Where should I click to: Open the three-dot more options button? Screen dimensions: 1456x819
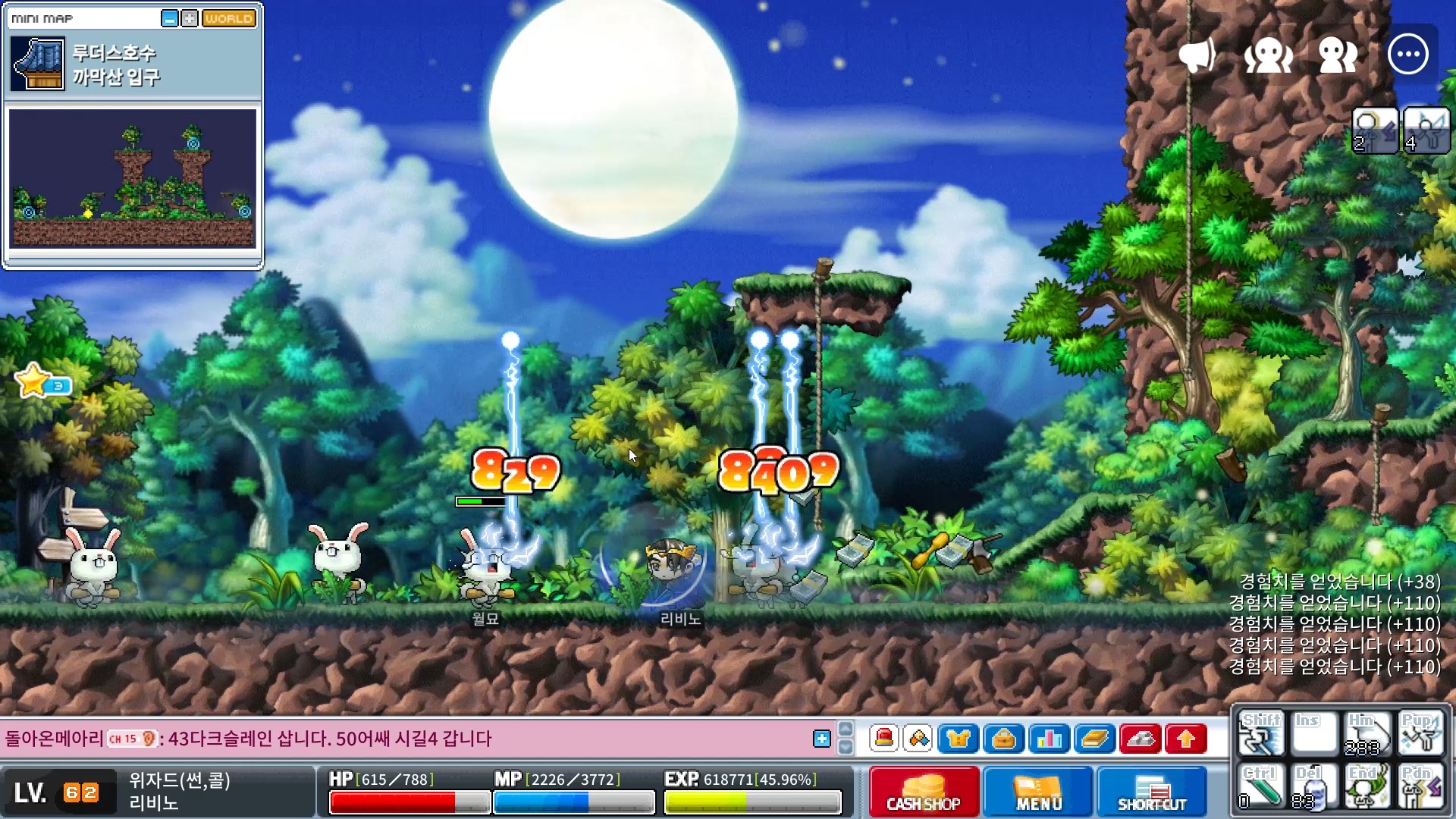(1407, 55)
